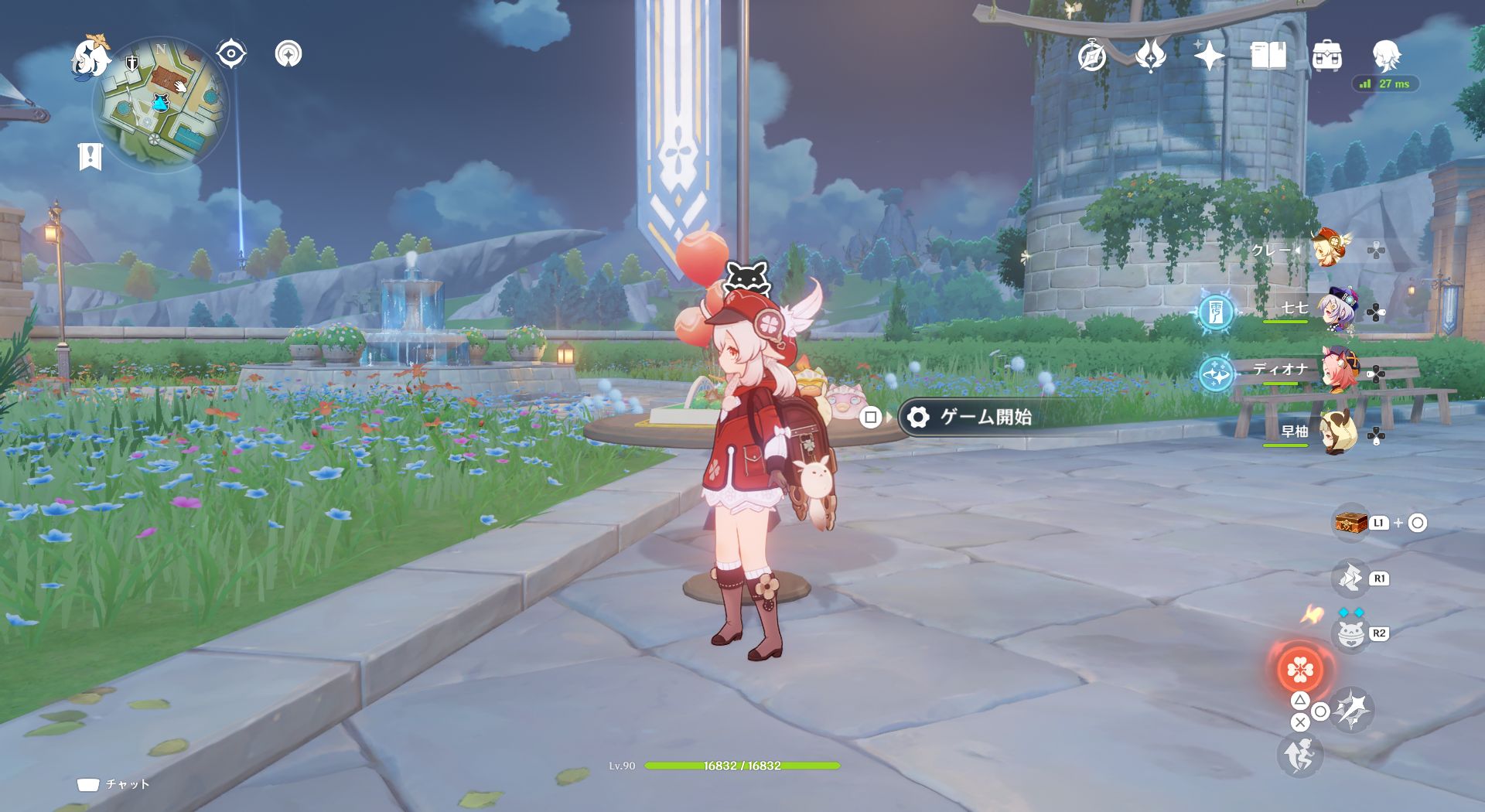This screenshot has width=1485, height=812.
Task: Switch to party member 早柚
Action: tap(1336, 433)
